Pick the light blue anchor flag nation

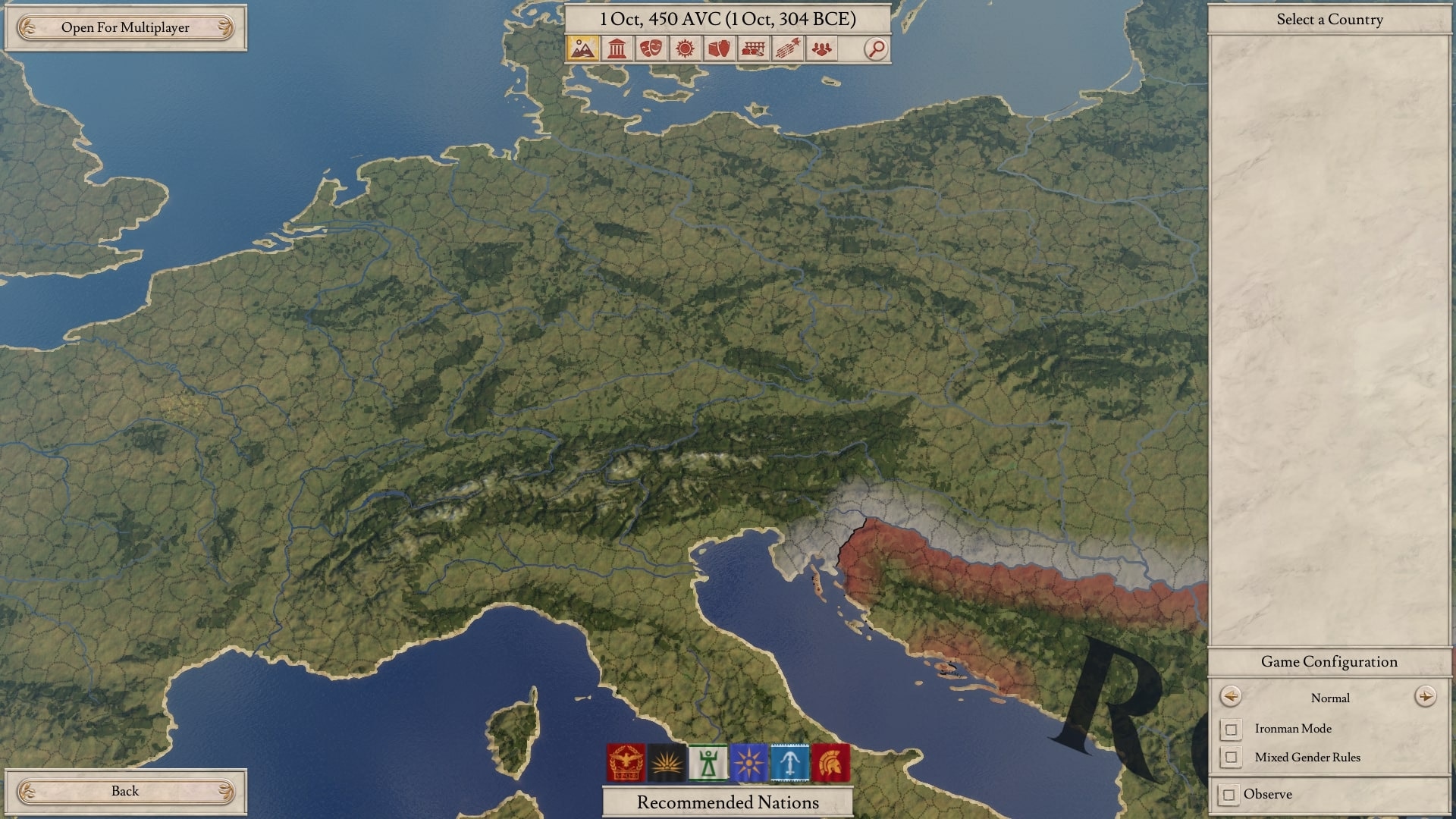(789, 763)
